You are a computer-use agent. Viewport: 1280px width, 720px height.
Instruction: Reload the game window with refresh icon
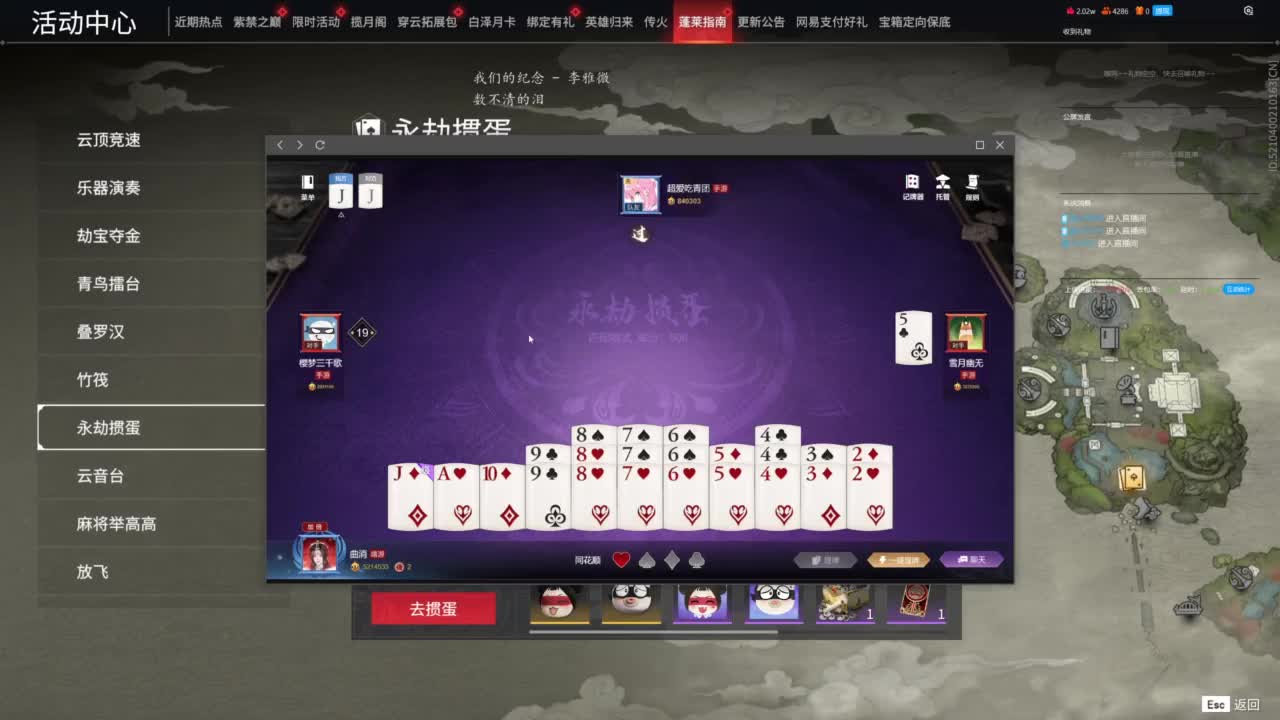click(319, 144)
